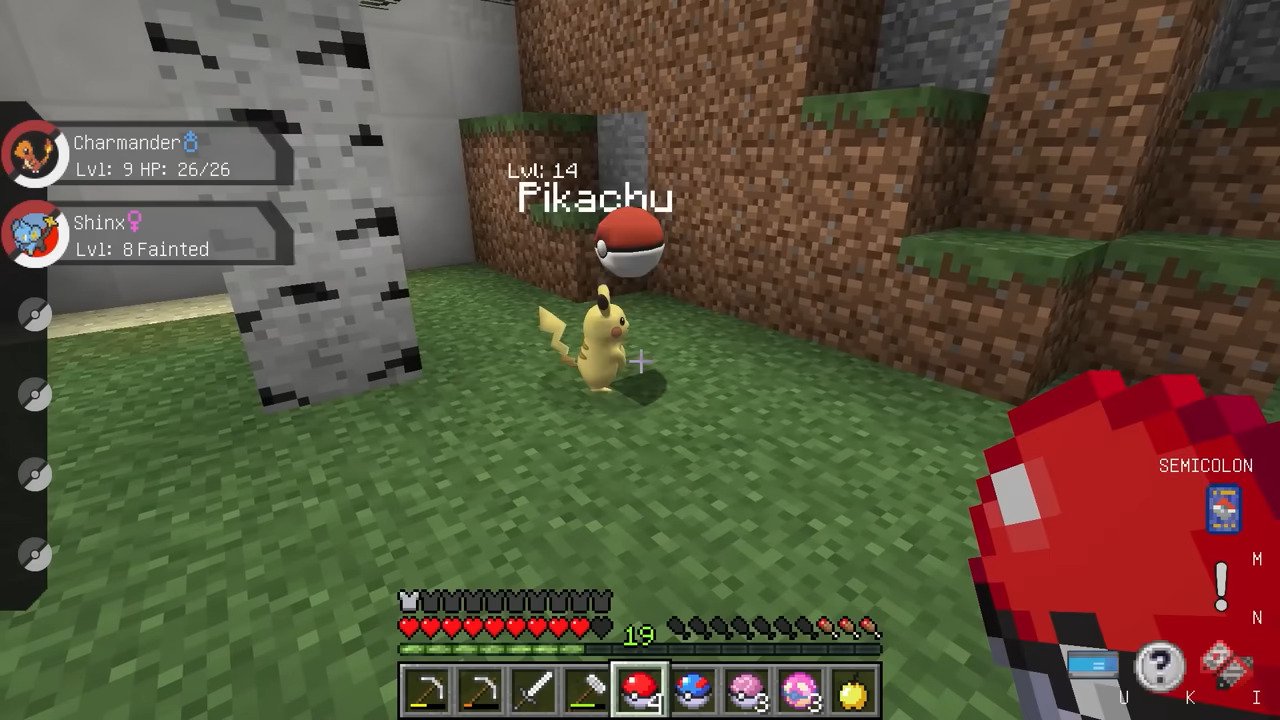Select the hammer tool in the hotbar
This screenshot has width=1280, height=720.
(588, 688)
